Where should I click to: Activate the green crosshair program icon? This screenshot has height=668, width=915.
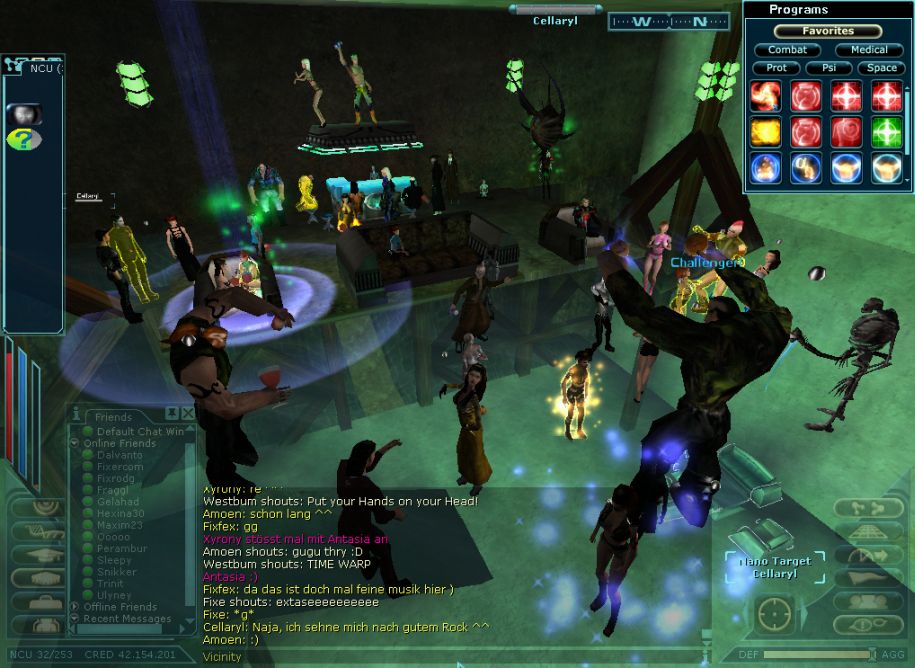pos(886,131)
